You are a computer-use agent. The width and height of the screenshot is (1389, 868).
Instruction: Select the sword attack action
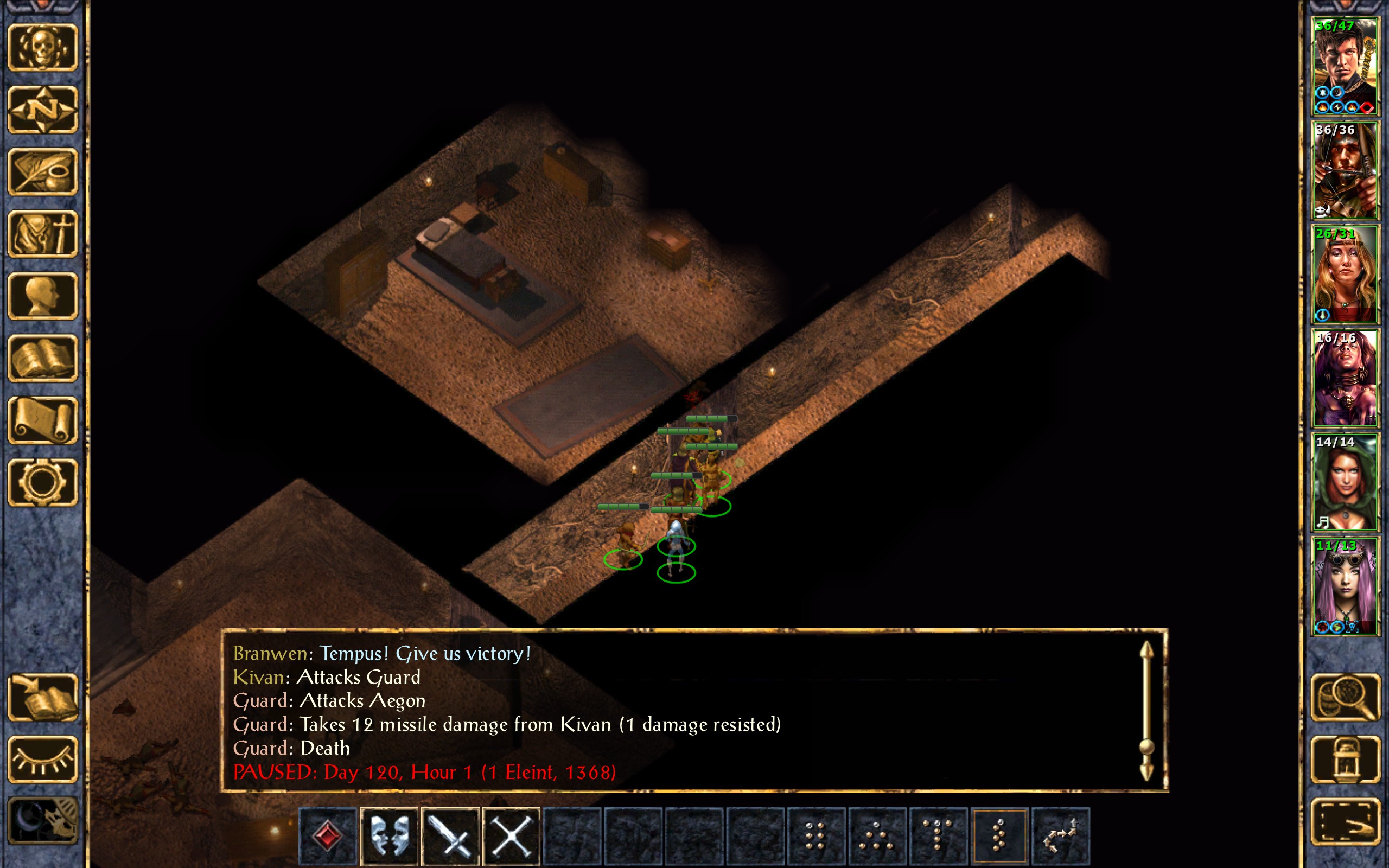[x=450, y=835]
